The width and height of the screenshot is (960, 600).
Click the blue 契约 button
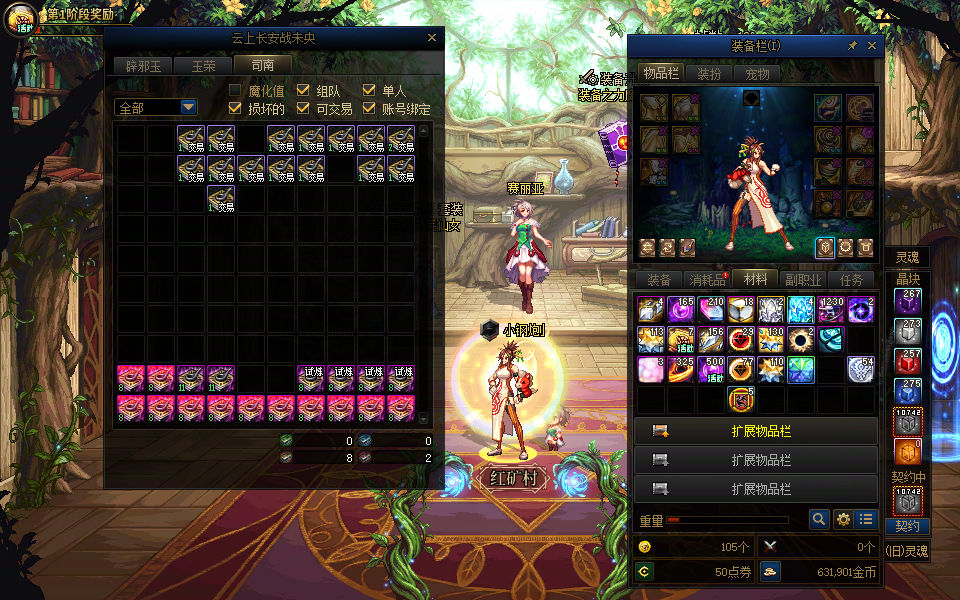[x=907, y=526]
